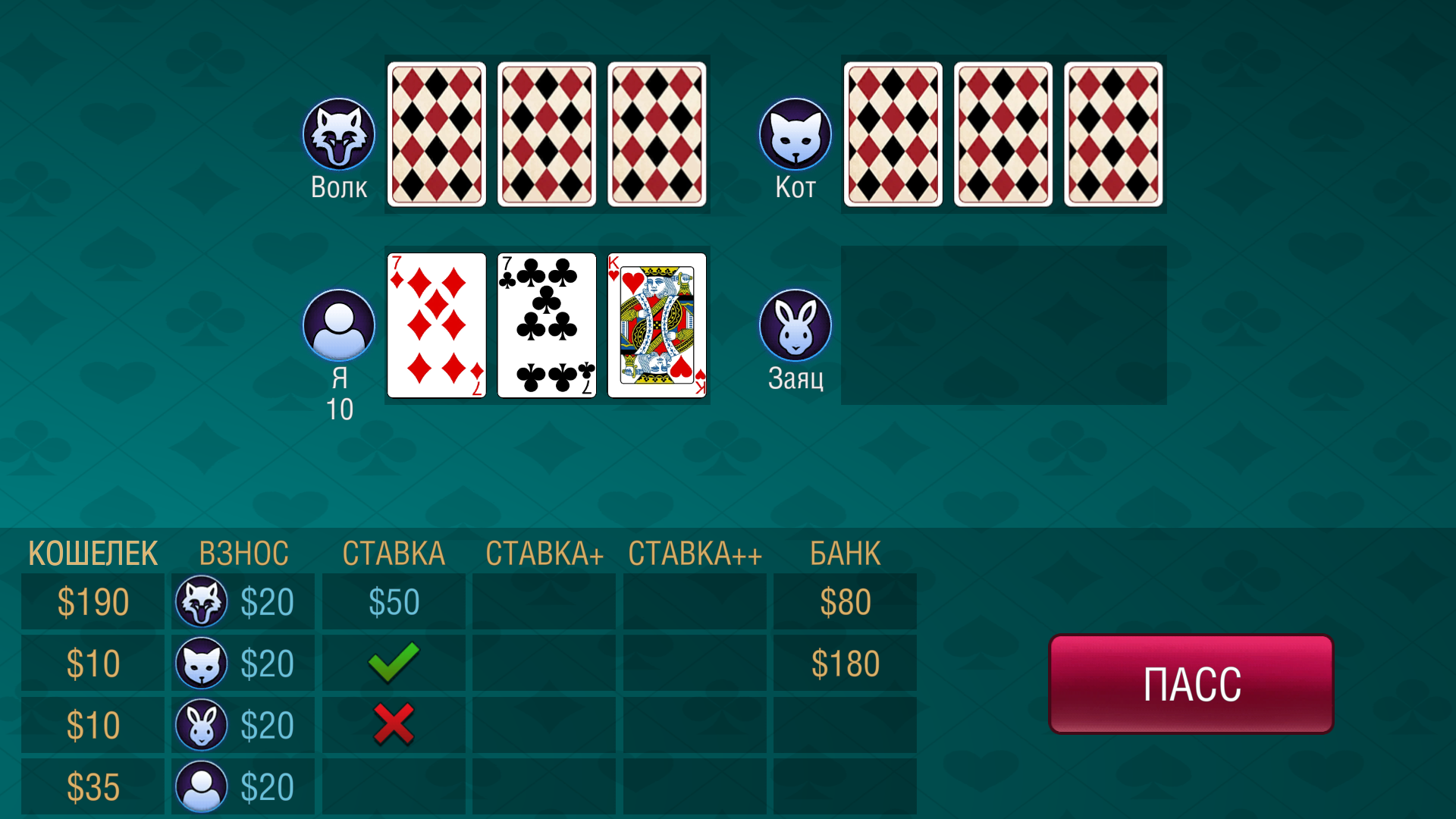Image resolution: width=1456 pixels, height=819 pixels.
Task: Click the Seven of Diamonds card
Action: (x=436, y=326)
